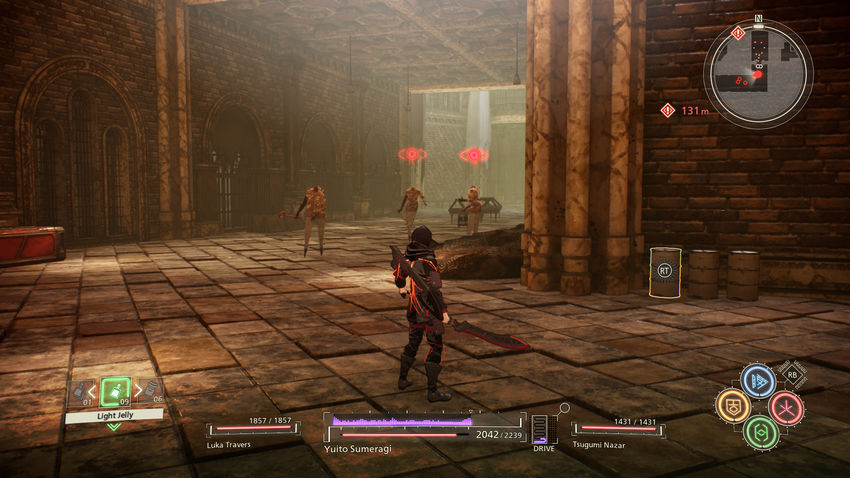This screenshot has height=478, width=850.
Task: Select the item slot with count 01
Action: point(78,390)
